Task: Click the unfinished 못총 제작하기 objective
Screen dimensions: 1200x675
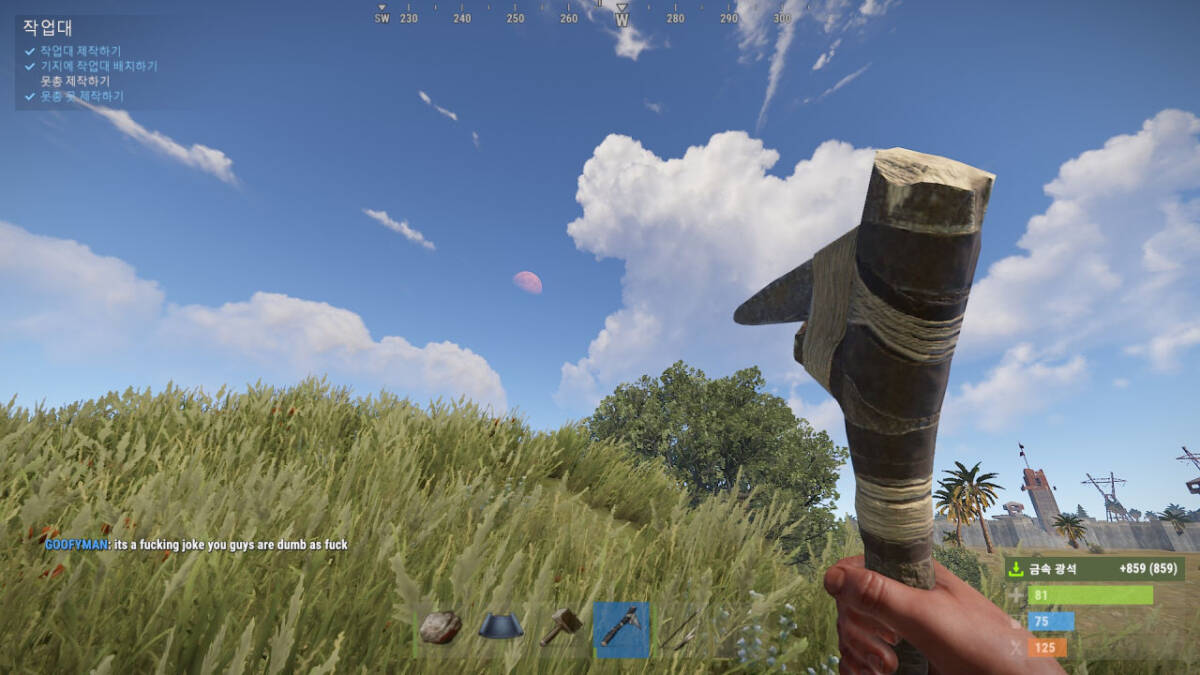Action: tap(75, 81)
